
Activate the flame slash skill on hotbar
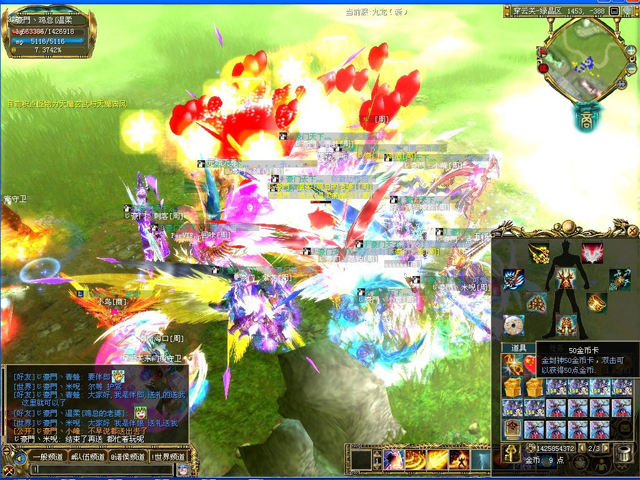(438, 459)
